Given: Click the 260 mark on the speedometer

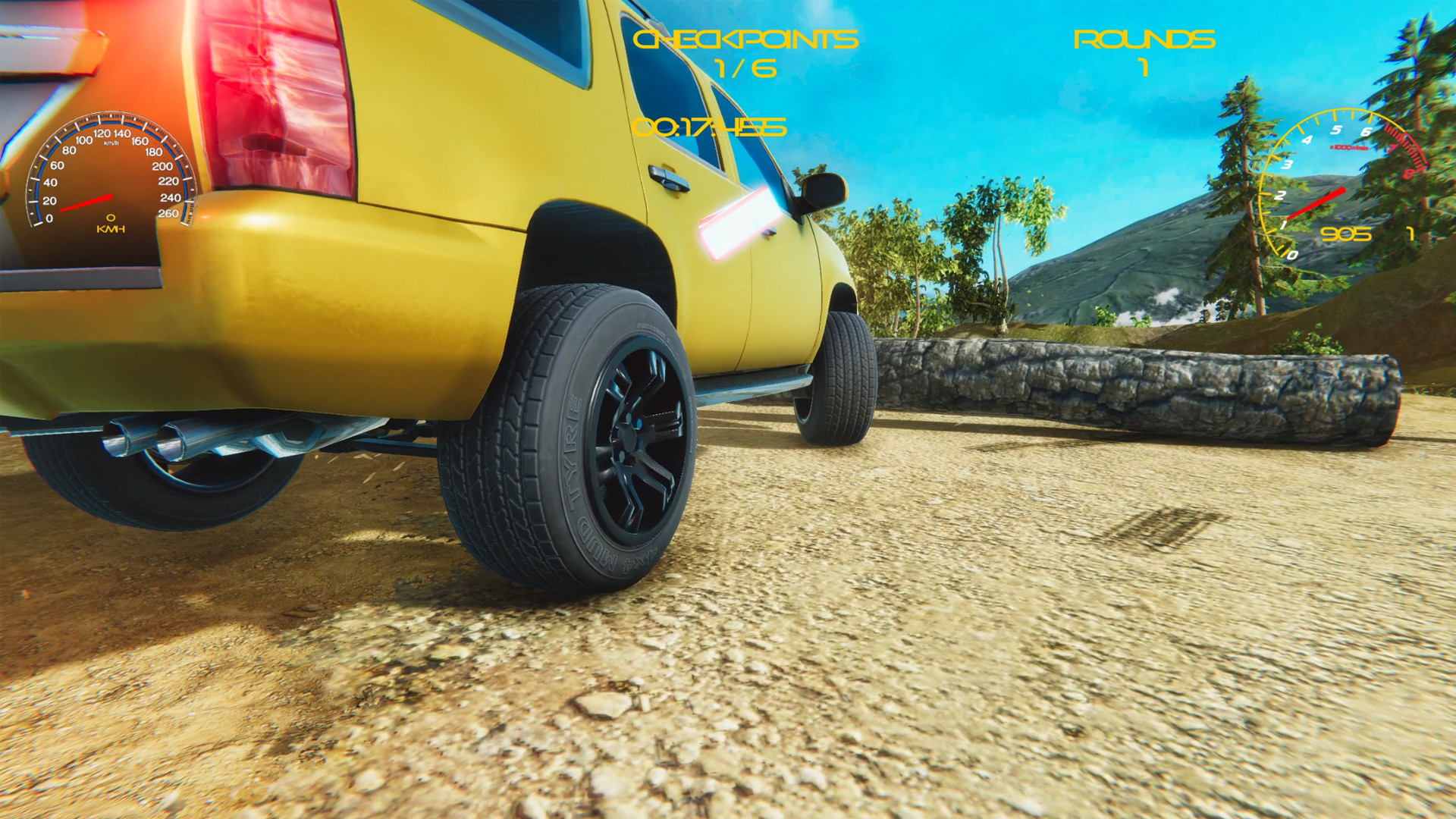Looking at the screenshot, I should [170, 213].
